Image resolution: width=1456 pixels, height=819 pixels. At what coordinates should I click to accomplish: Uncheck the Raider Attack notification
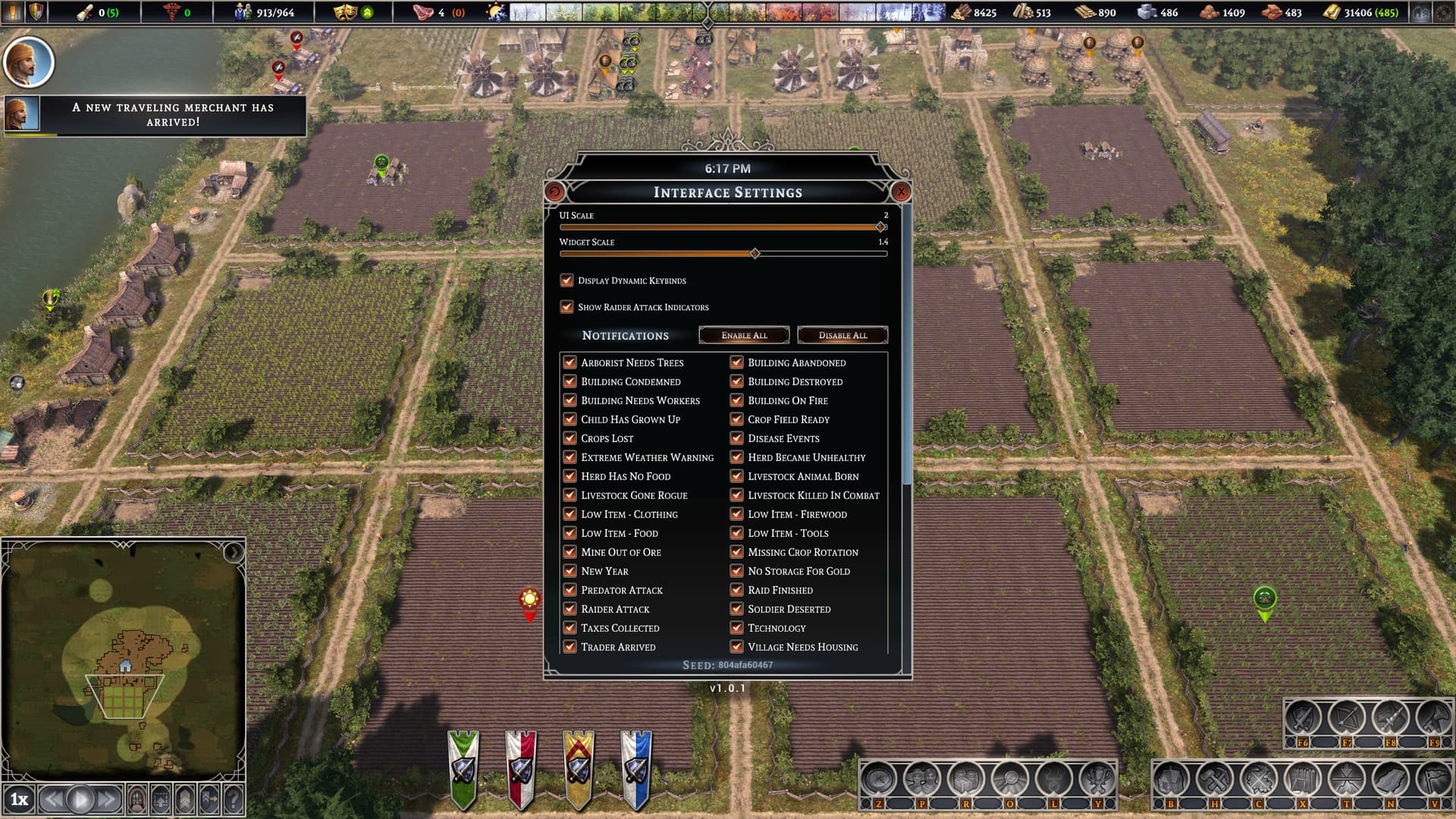point(570,609)
